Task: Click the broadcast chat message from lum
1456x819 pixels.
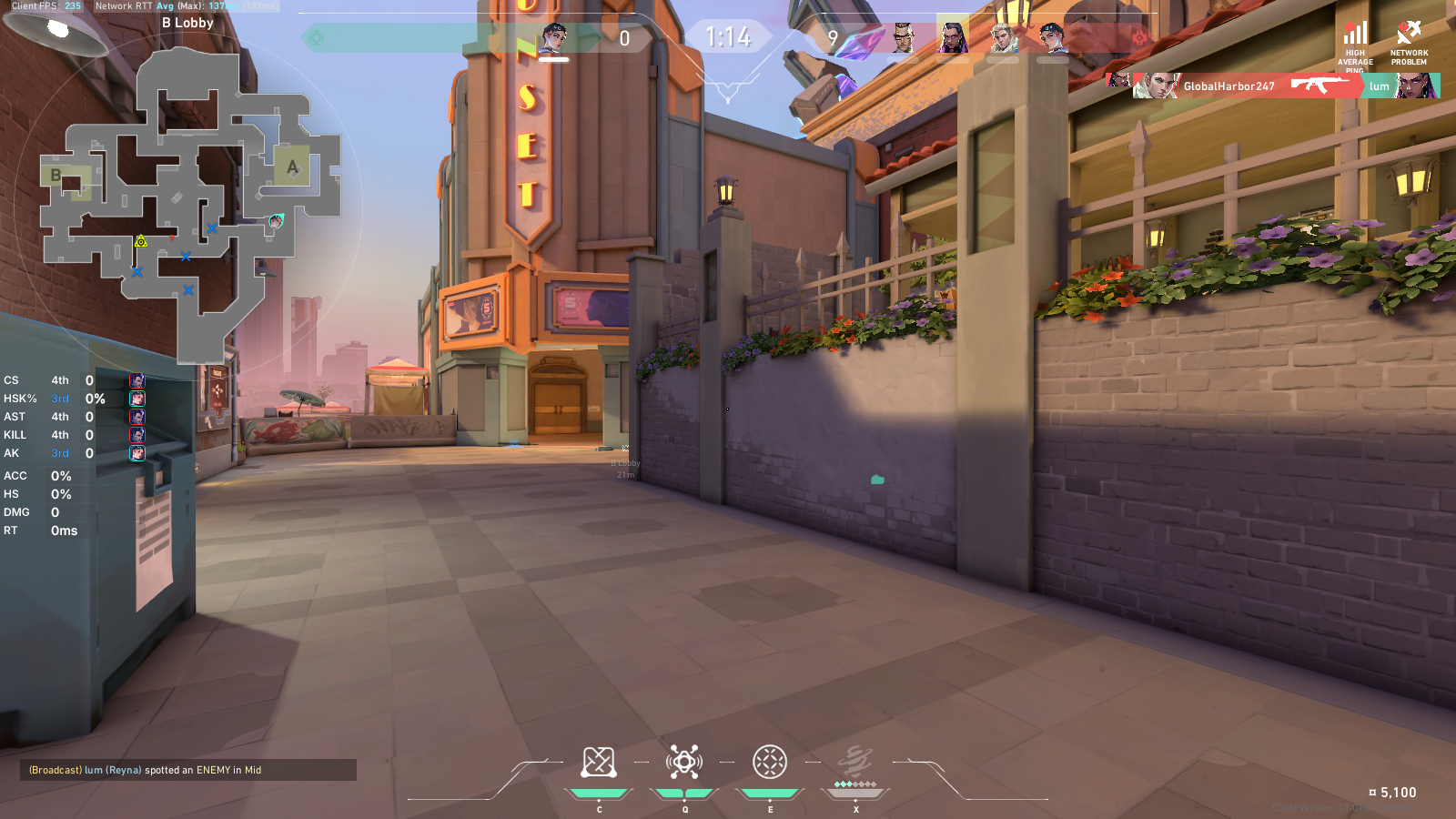Action: (188, 770)
